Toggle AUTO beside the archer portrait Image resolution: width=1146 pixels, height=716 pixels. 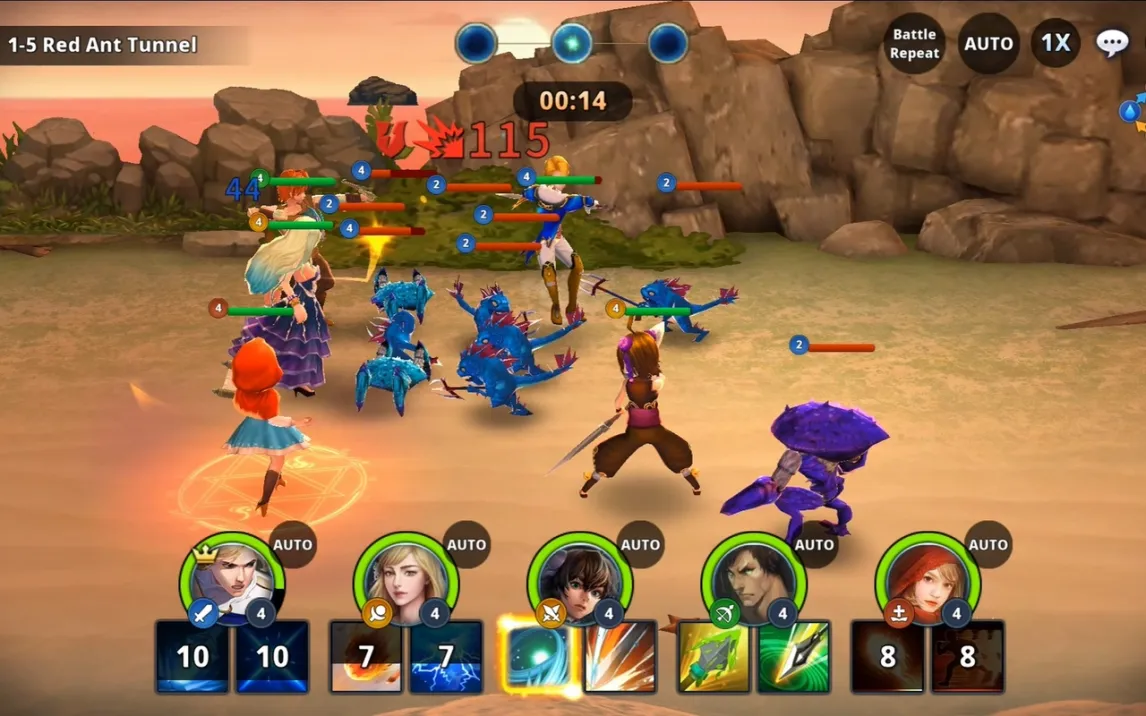pos(815,545)
